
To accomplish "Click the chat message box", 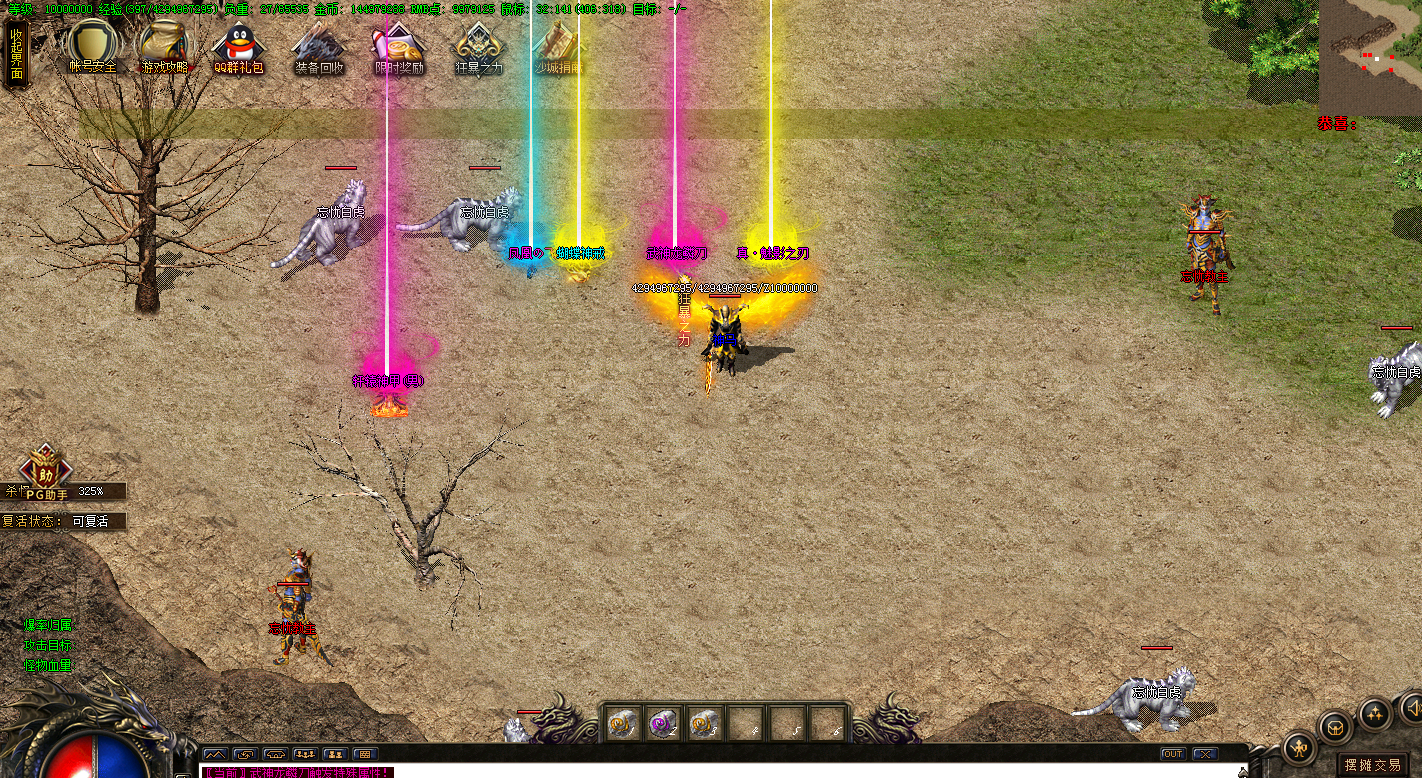I will [700, 772].
